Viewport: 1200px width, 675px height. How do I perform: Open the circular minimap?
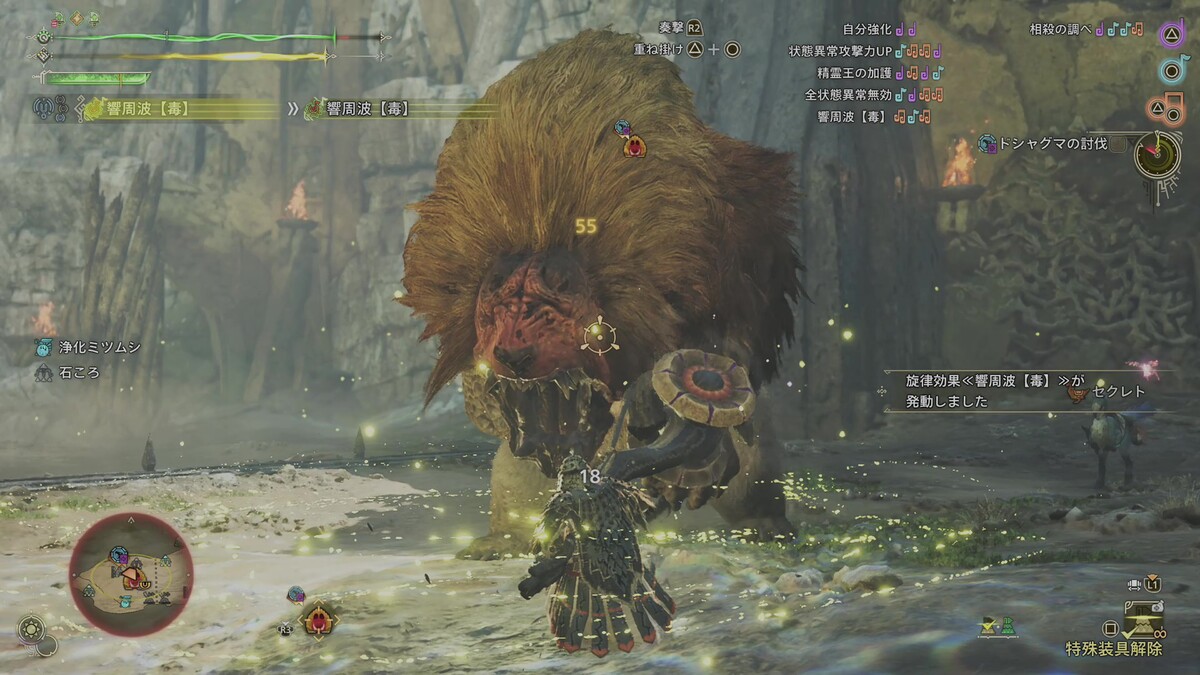130,574
